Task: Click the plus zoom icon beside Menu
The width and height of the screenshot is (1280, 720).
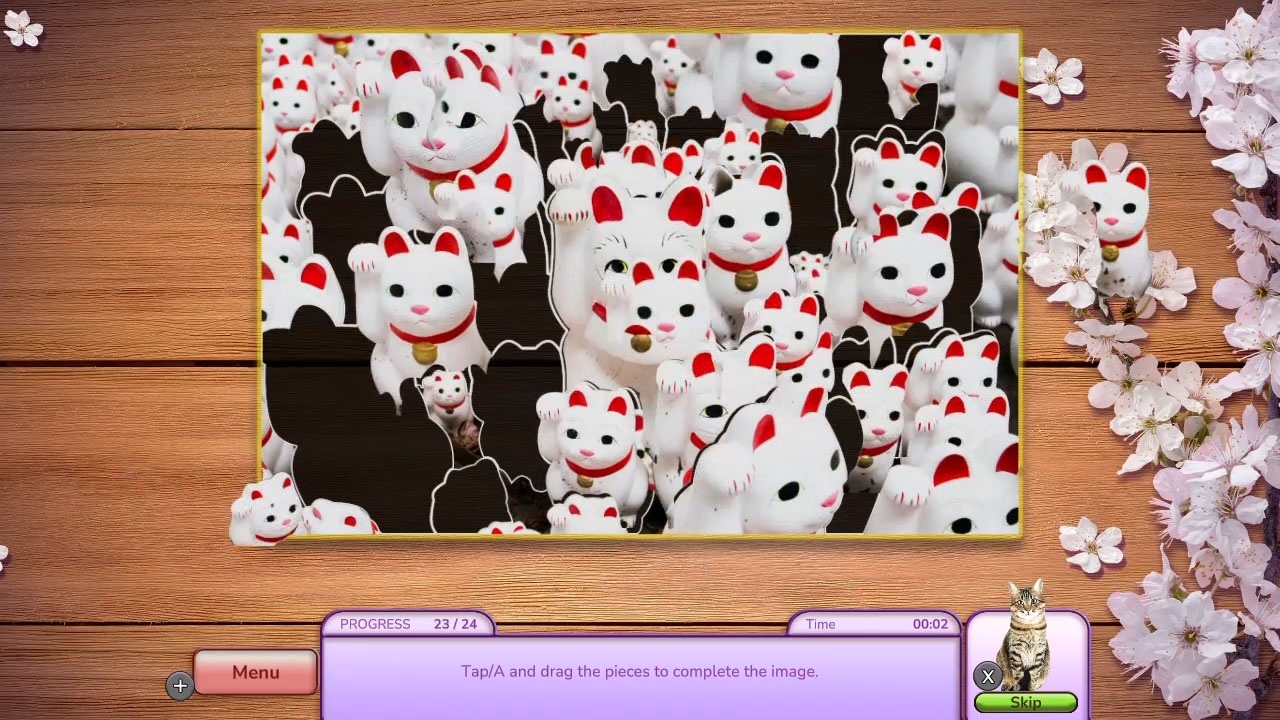Action: [x=180, y=686]
